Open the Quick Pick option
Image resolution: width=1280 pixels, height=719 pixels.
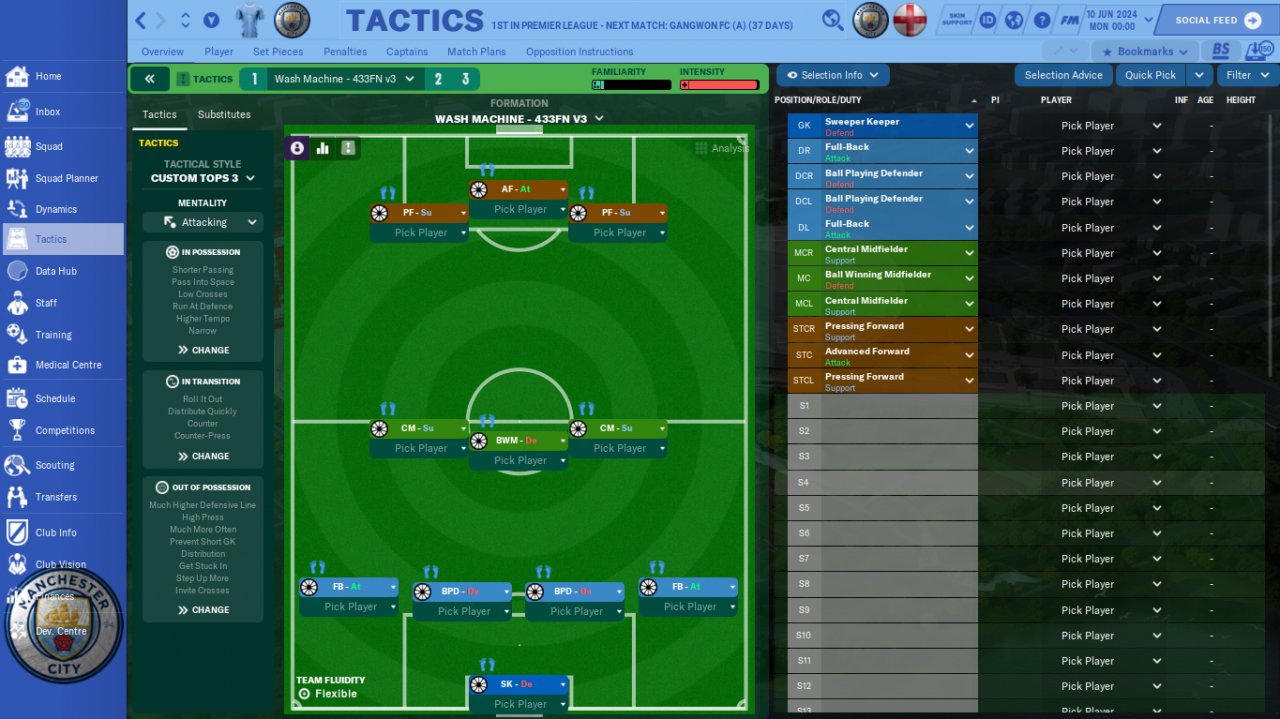tap(1150, 75)
